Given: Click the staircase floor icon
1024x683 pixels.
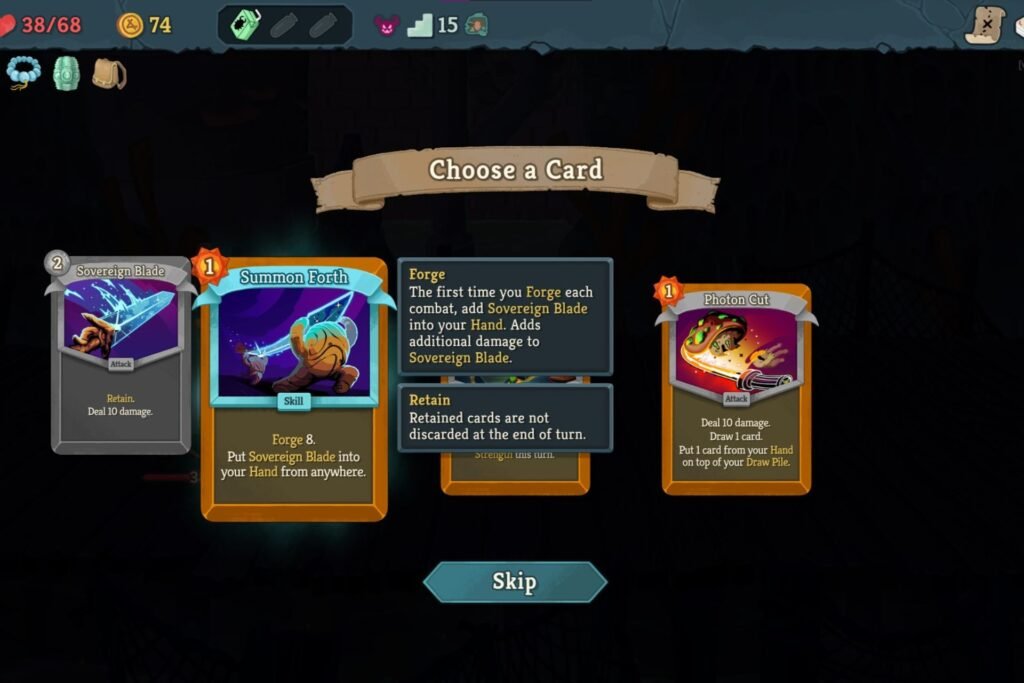Looking at the screenshot, I should (420, 25).
